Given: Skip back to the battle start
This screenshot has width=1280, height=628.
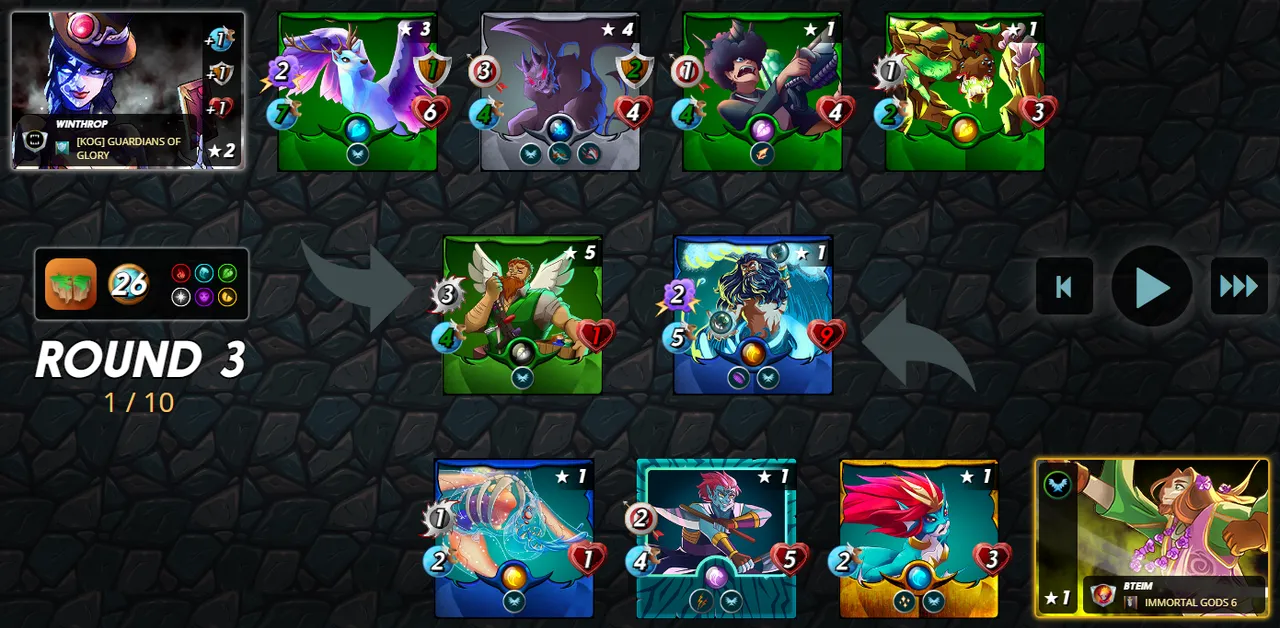Looking at the screenshot, I should pyautogui.click(x=1064, y=287).
